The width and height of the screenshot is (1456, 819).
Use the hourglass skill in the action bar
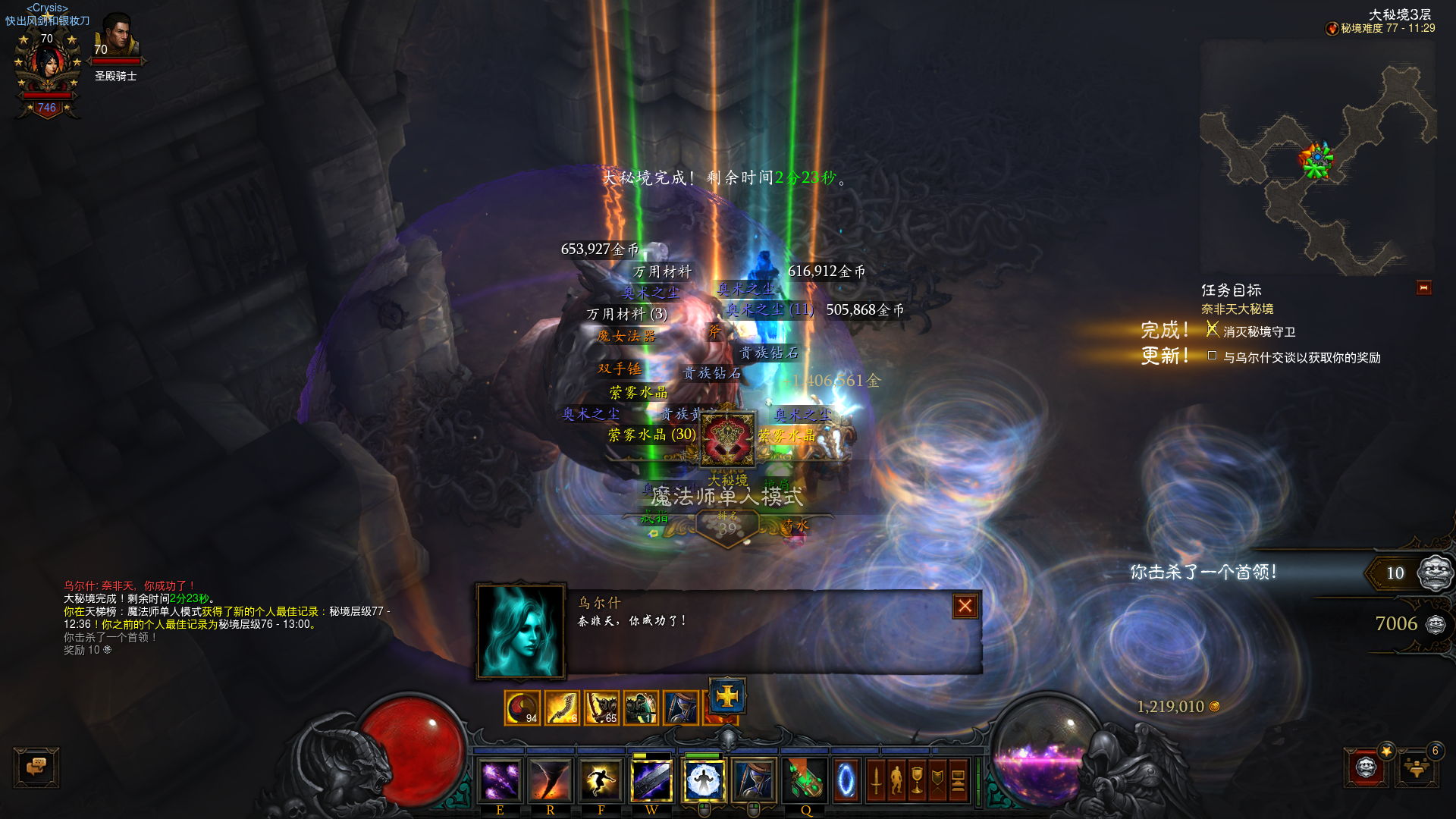point(754,780)
